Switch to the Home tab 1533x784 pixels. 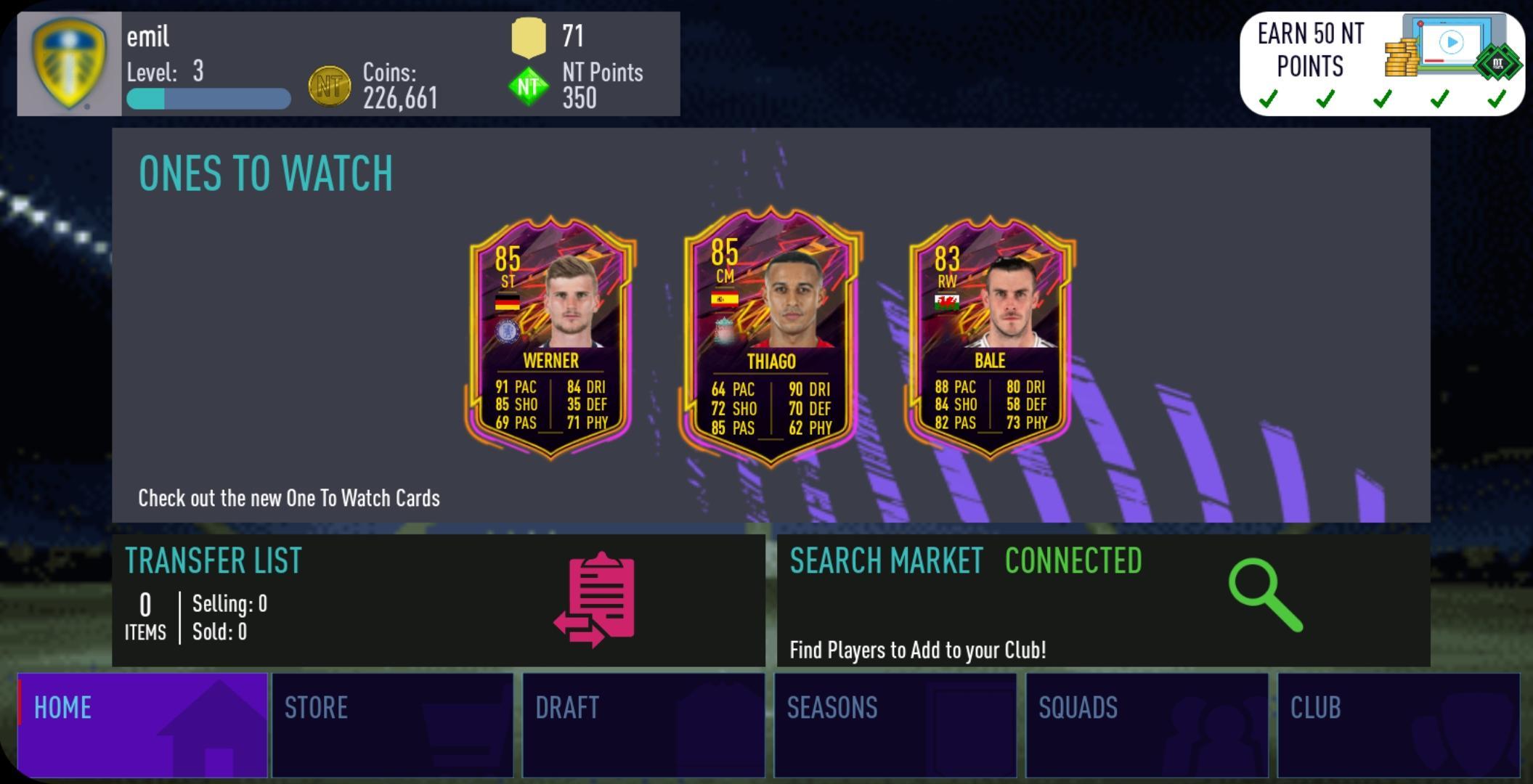(x=142, y=724)
